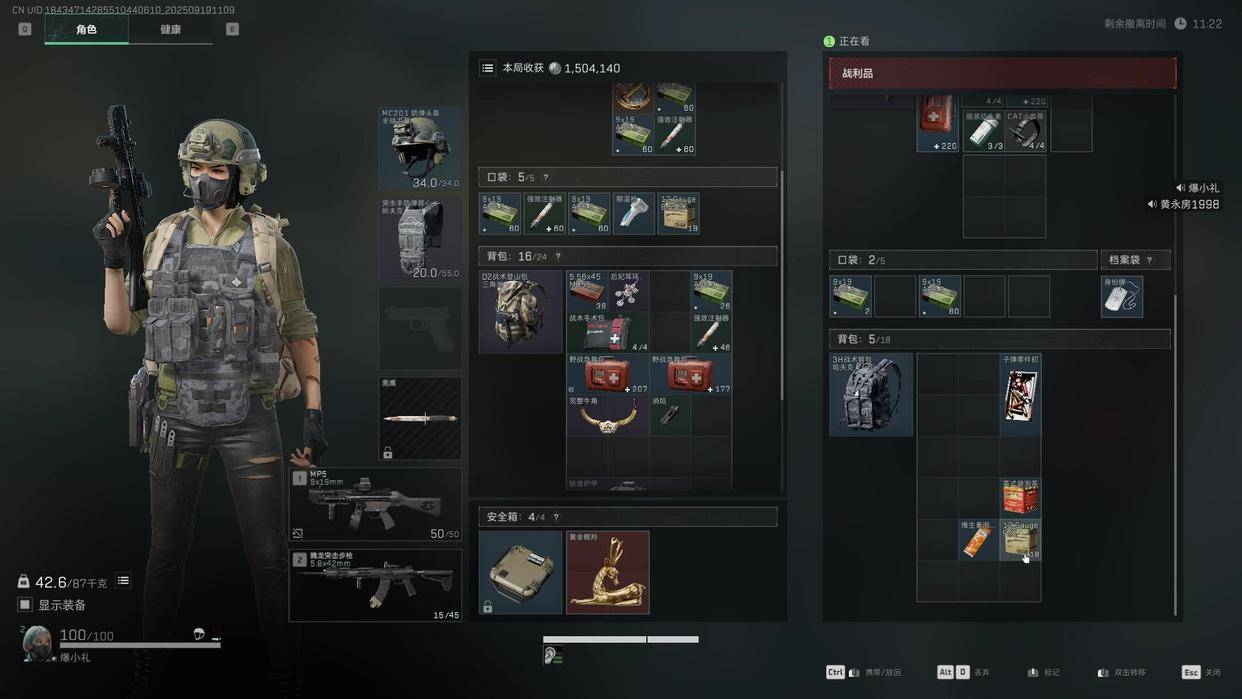1242x699 pixels.
Task: Select the 完整牛角 horns item
Action: tap(607, 416)
